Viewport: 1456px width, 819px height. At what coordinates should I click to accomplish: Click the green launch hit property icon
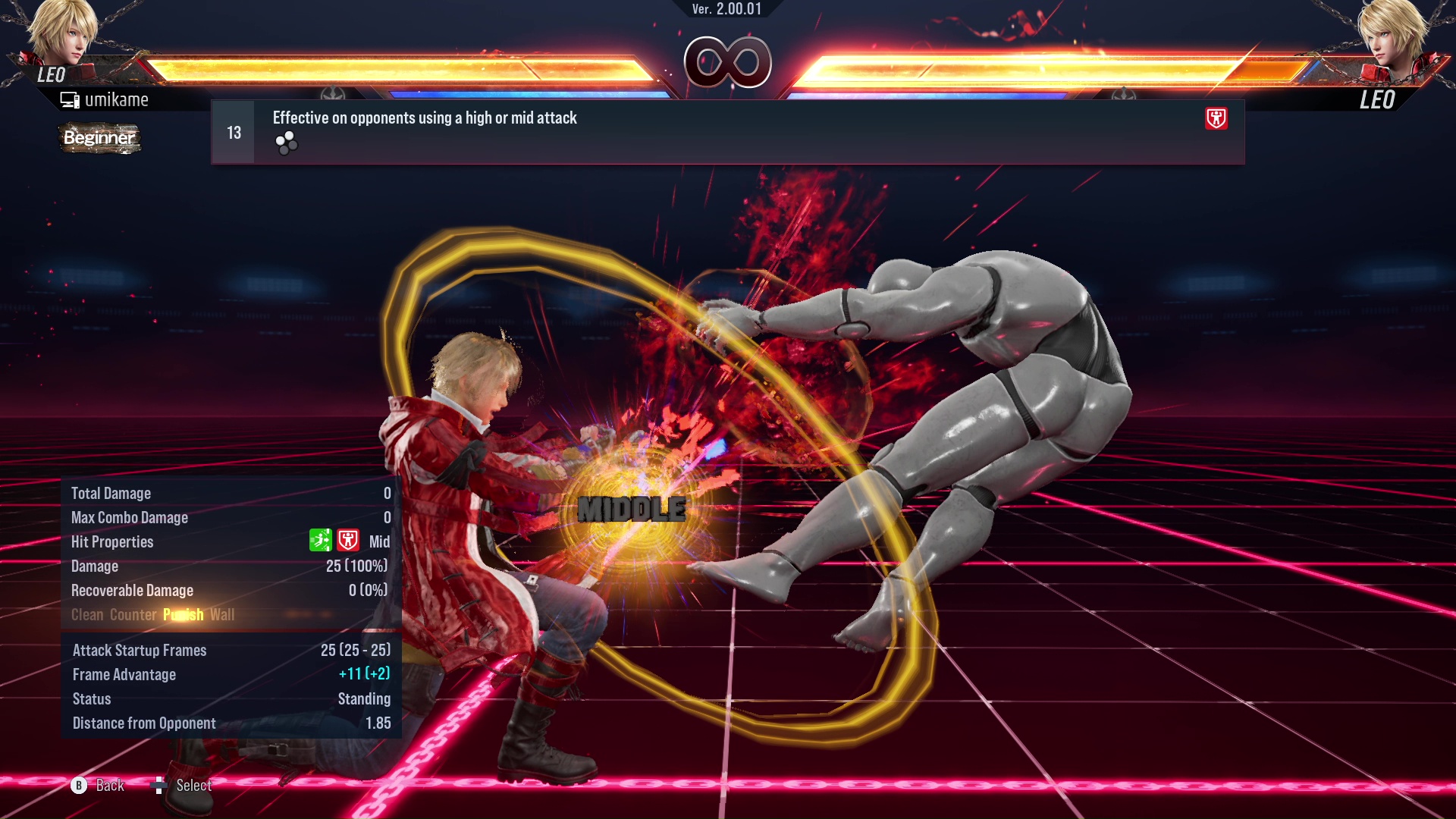[321, 540]
